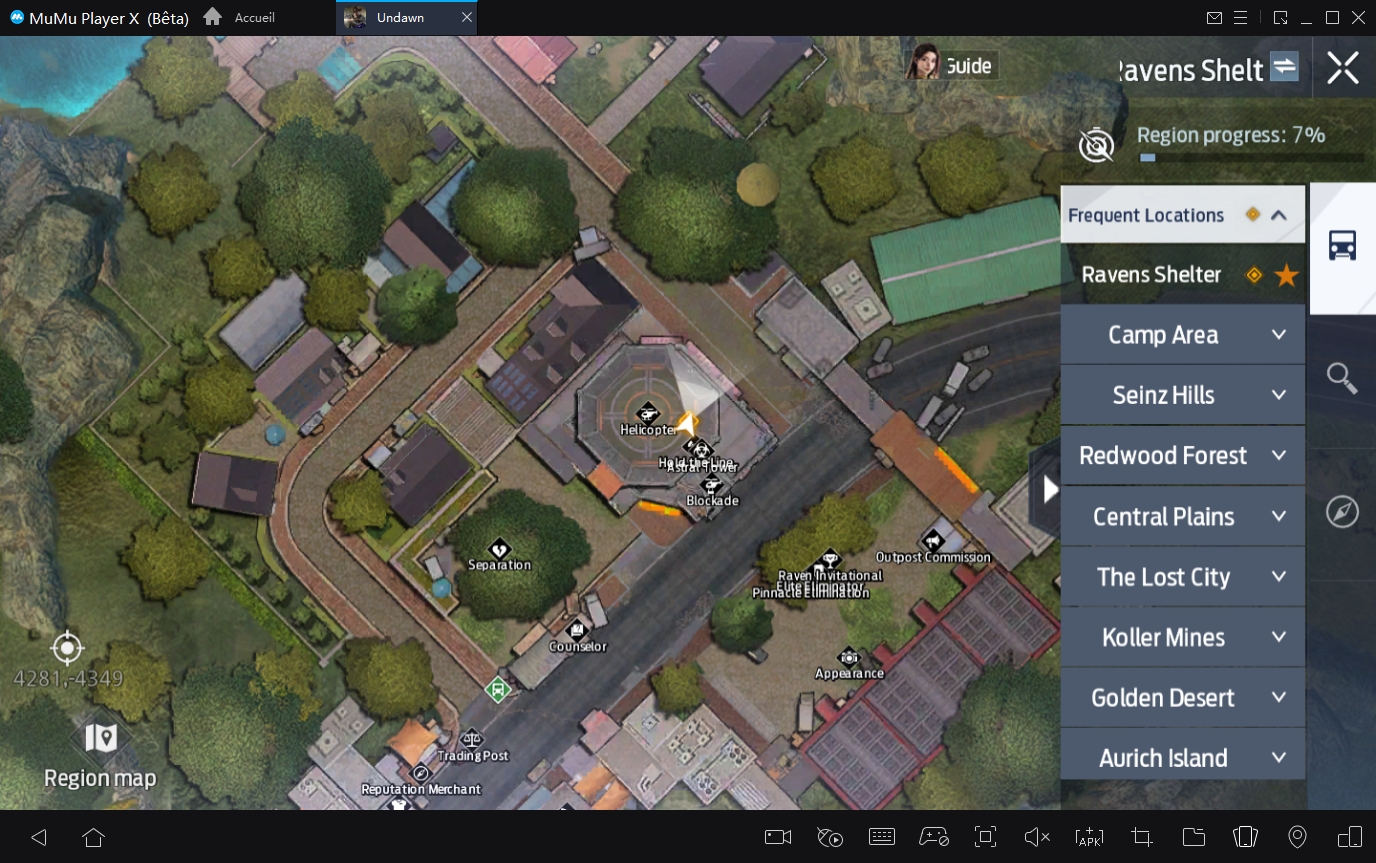Open the magnifying glass search tab
This screenshot has width=1376, height=863.
click(1342, 378)
